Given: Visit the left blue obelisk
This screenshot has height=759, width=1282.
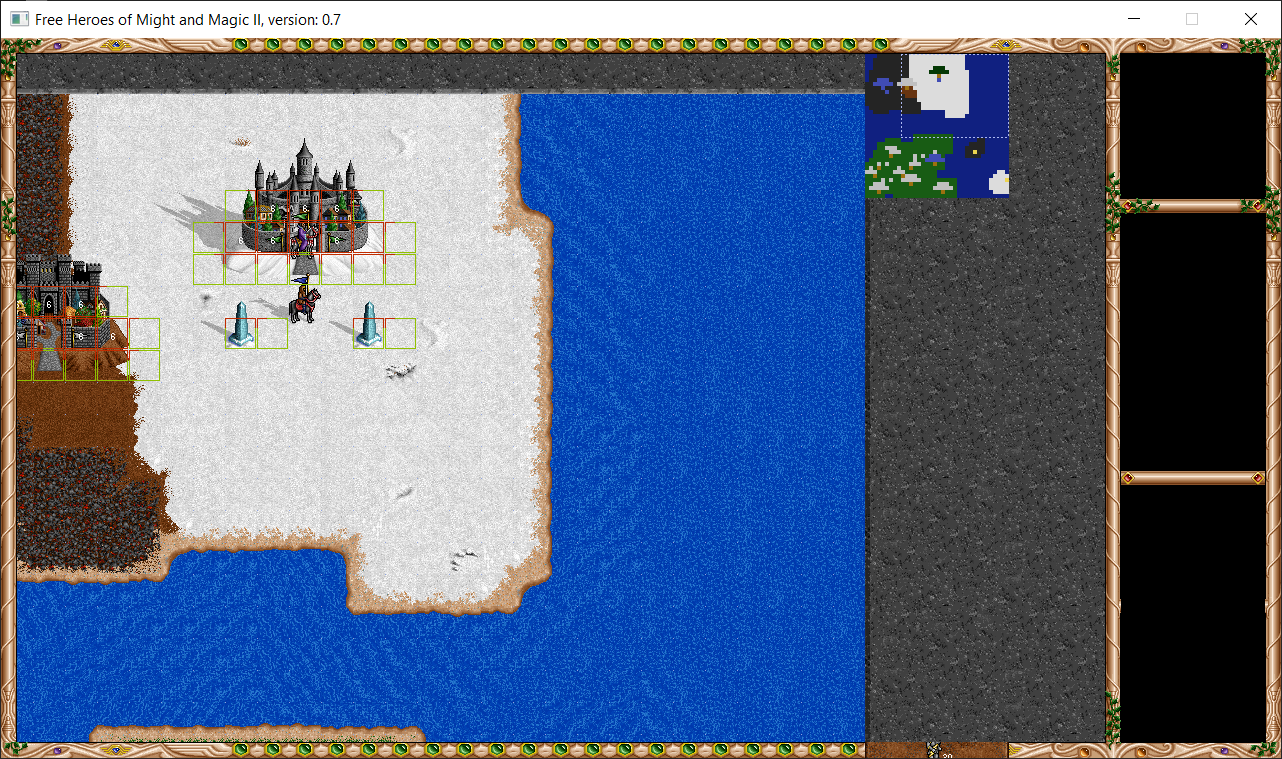Looking at the screenshot, I should [240, 325].
